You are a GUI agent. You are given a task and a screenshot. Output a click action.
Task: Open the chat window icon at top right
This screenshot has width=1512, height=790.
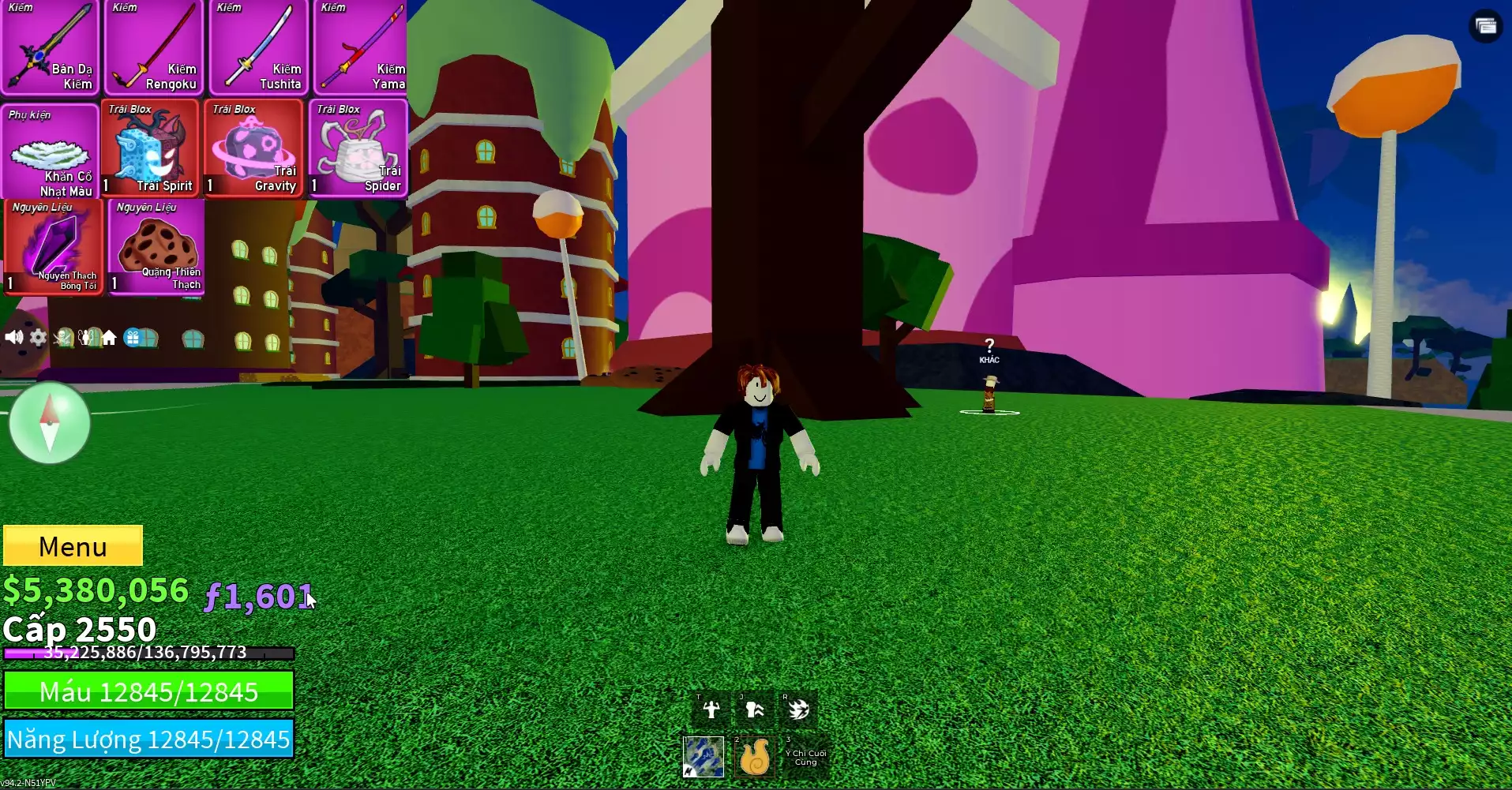point(1485,26)
